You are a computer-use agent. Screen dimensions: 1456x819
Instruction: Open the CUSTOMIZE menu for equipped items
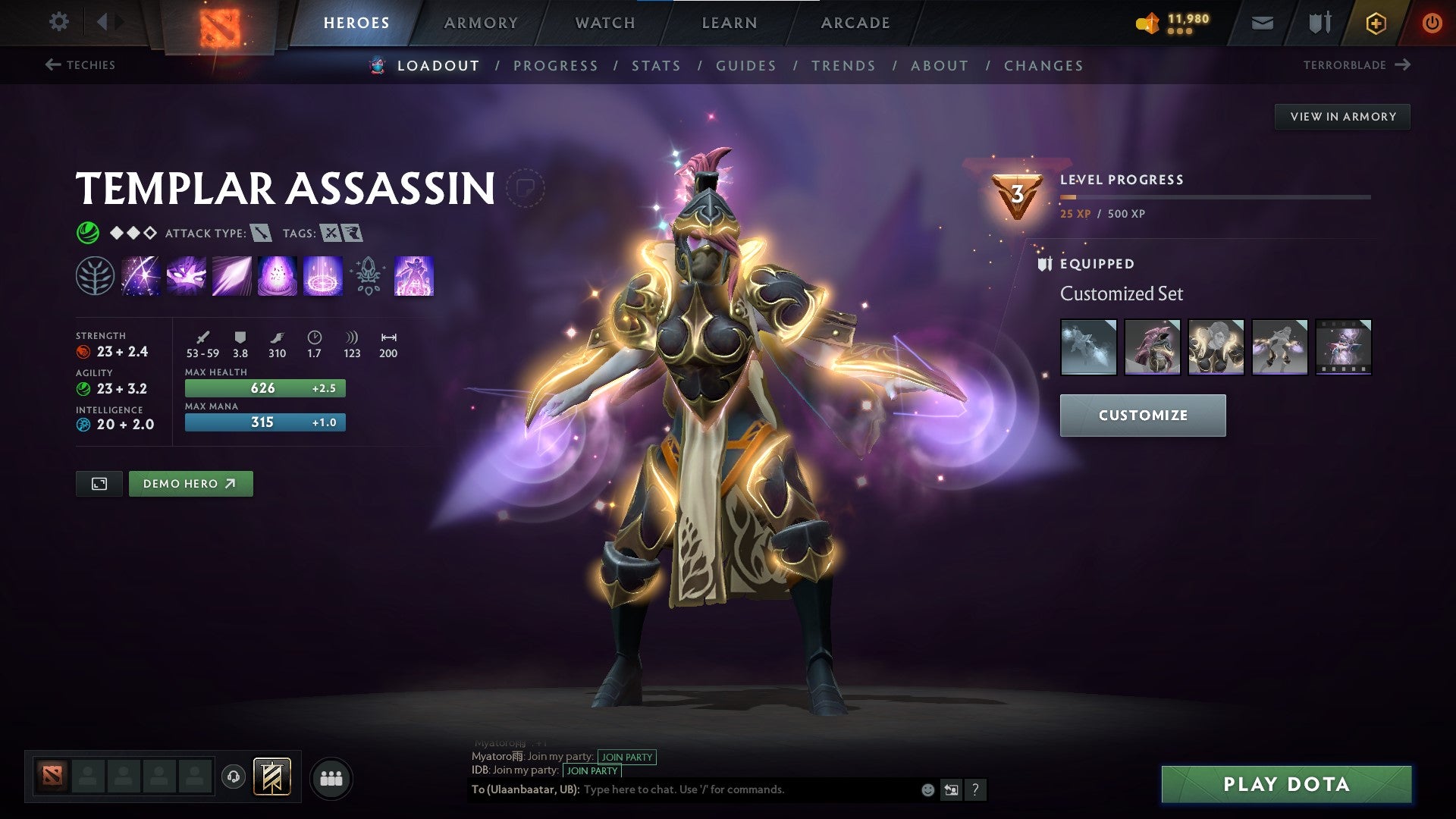click(x=1142, y=416)
